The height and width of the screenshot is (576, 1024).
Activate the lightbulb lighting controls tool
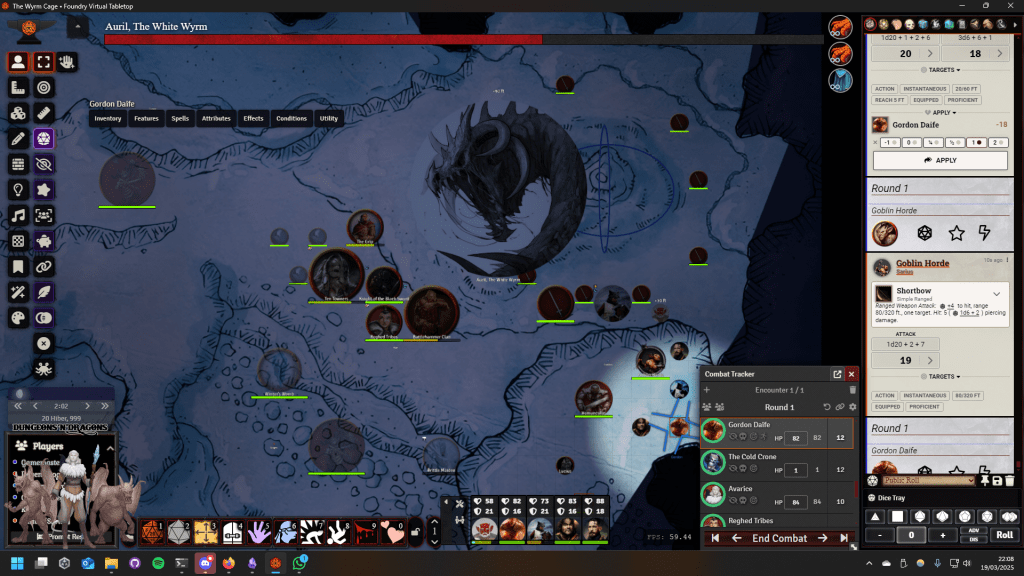18,189
